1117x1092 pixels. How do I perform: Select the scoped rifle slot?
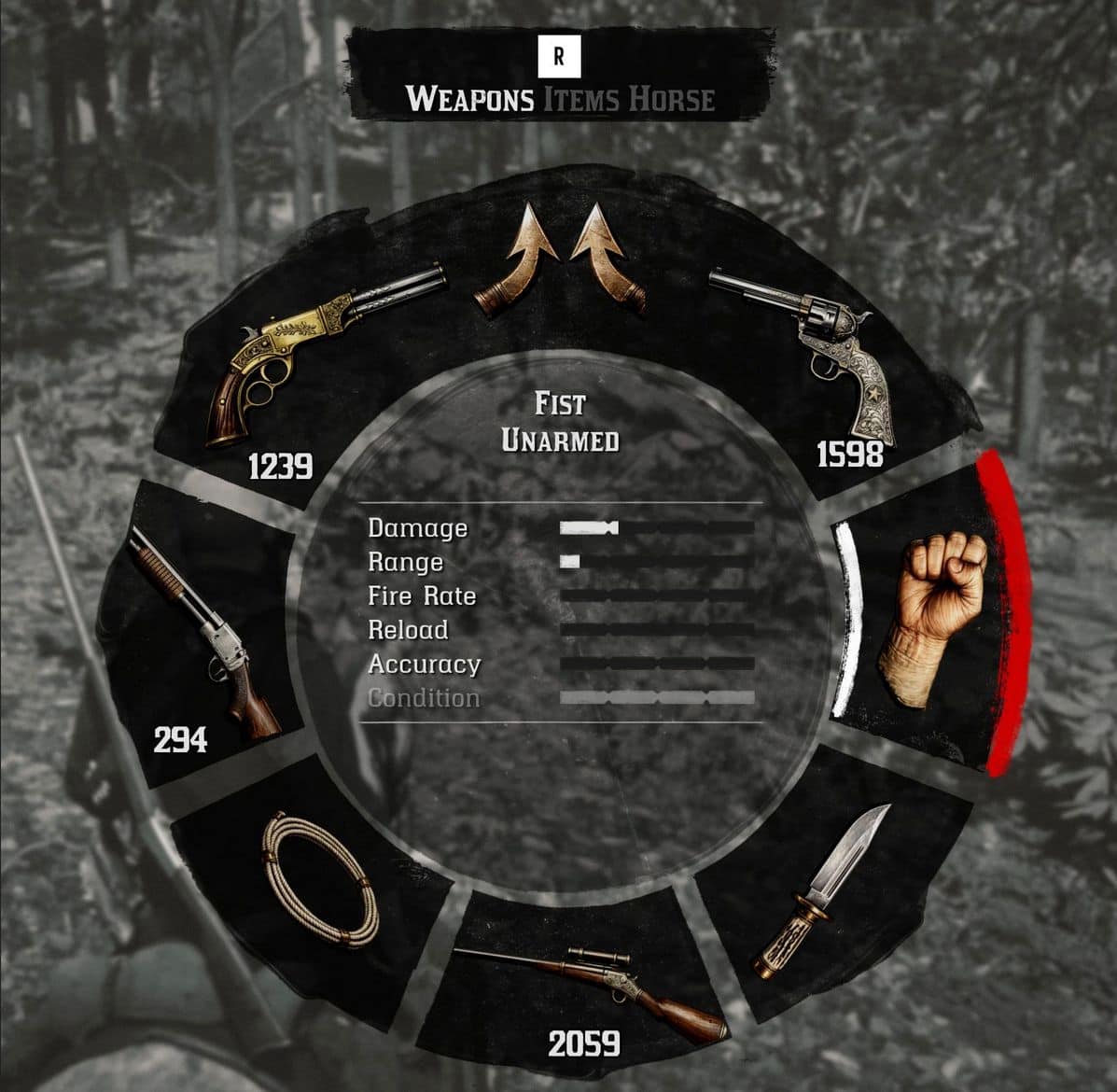[x=586, y=989]
